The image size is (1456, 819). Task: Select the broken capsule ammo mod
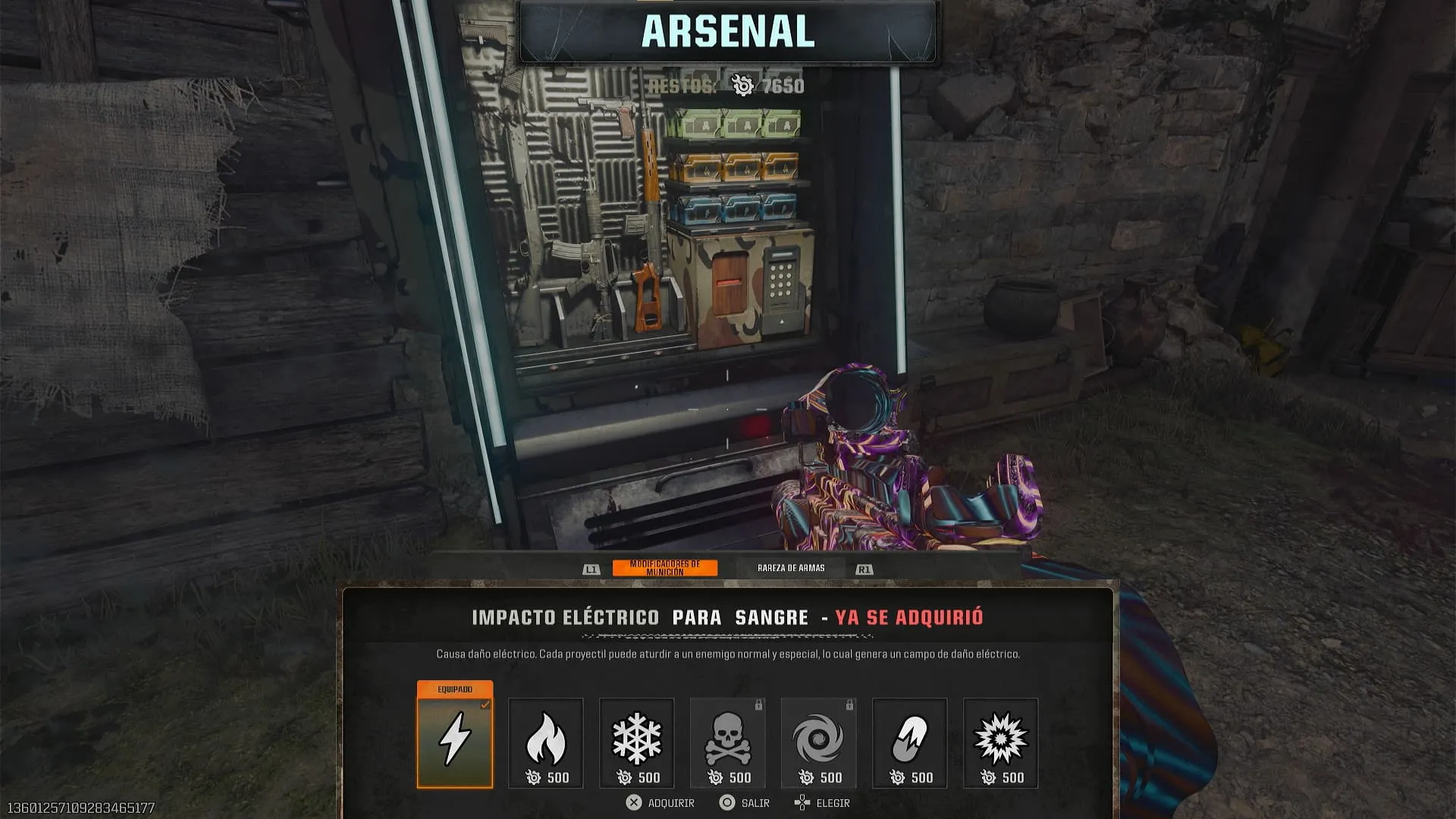point(910,742)
